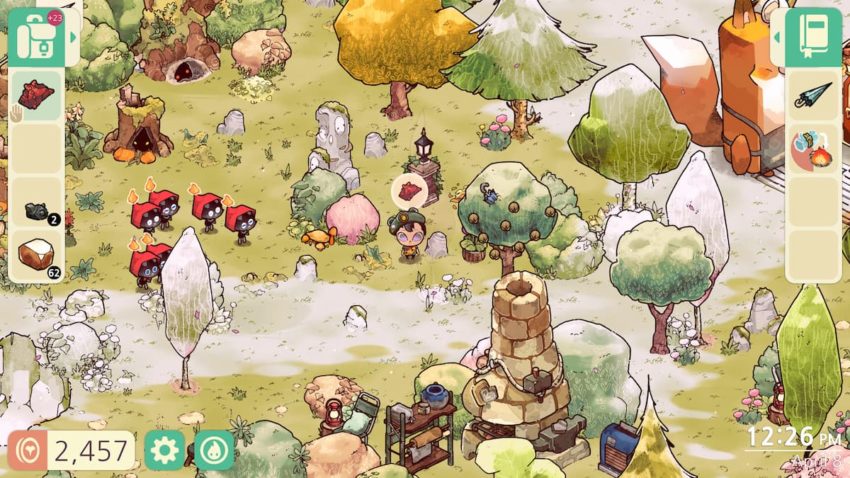Image resolution: width=850 pixels, height=478 pixels.
Task: Click the green flame spirit button
Action: point(215,450)
